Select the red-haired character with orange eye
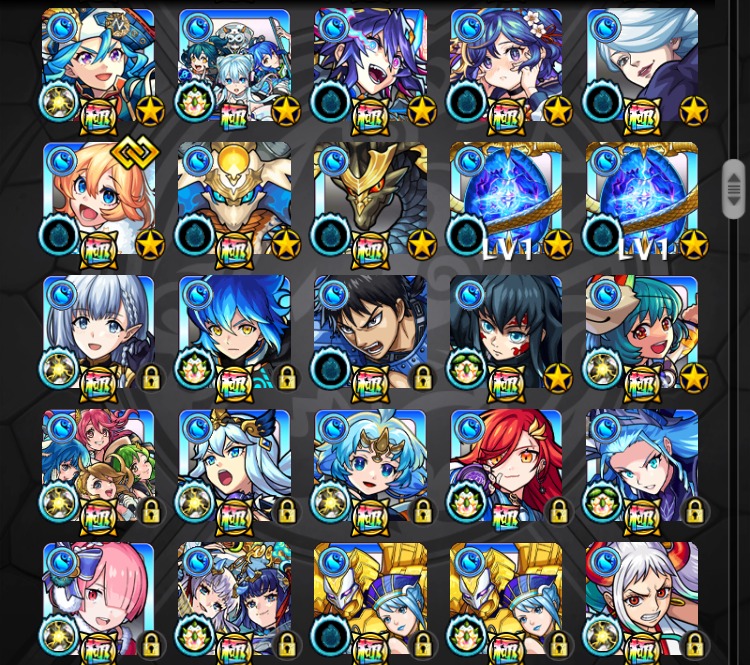750x665 pixels. pyautogui.click(x=506, y=465)
